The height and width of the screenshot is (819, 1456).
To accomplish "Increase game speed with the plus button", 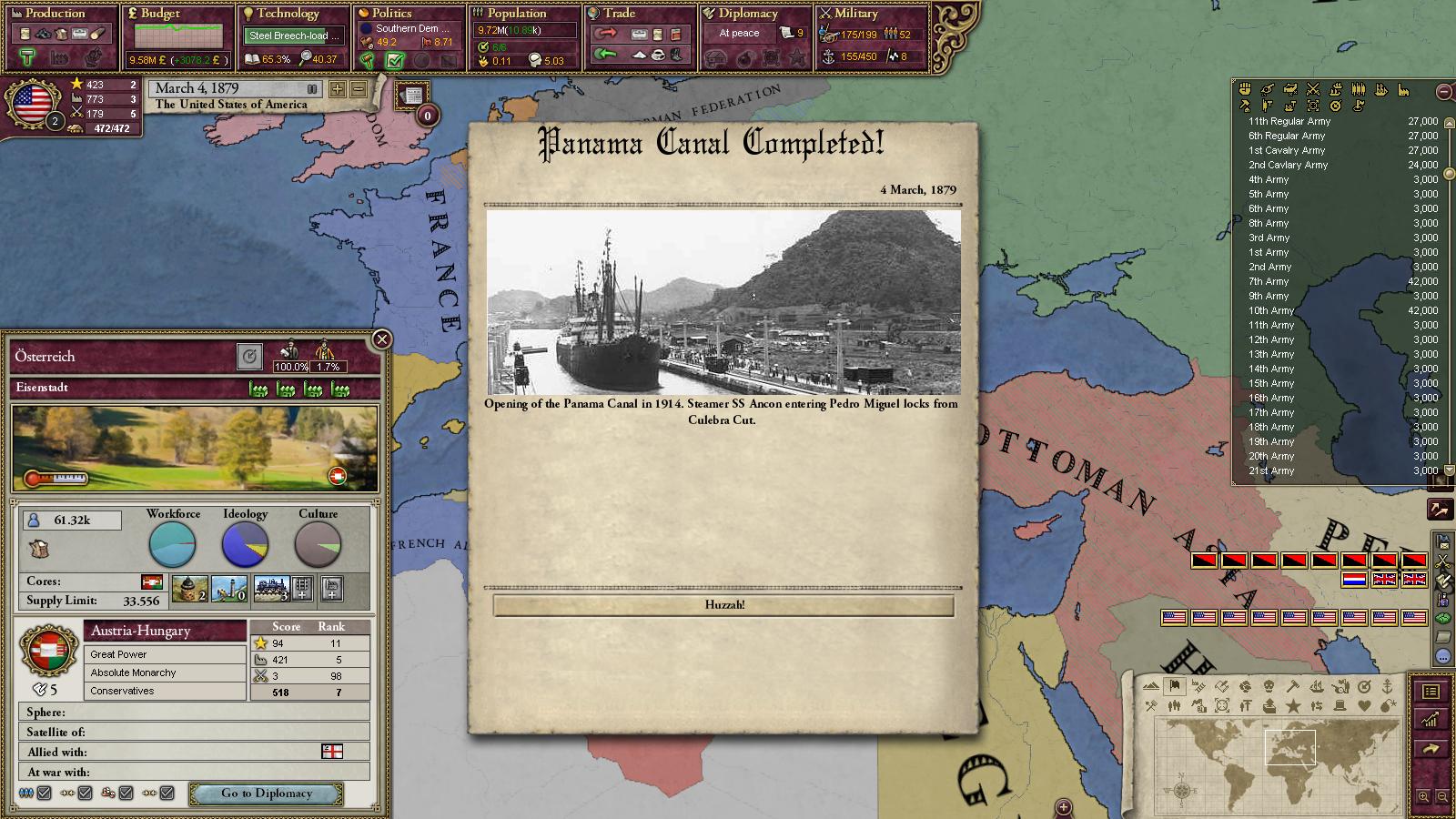I will coord(338,89).
